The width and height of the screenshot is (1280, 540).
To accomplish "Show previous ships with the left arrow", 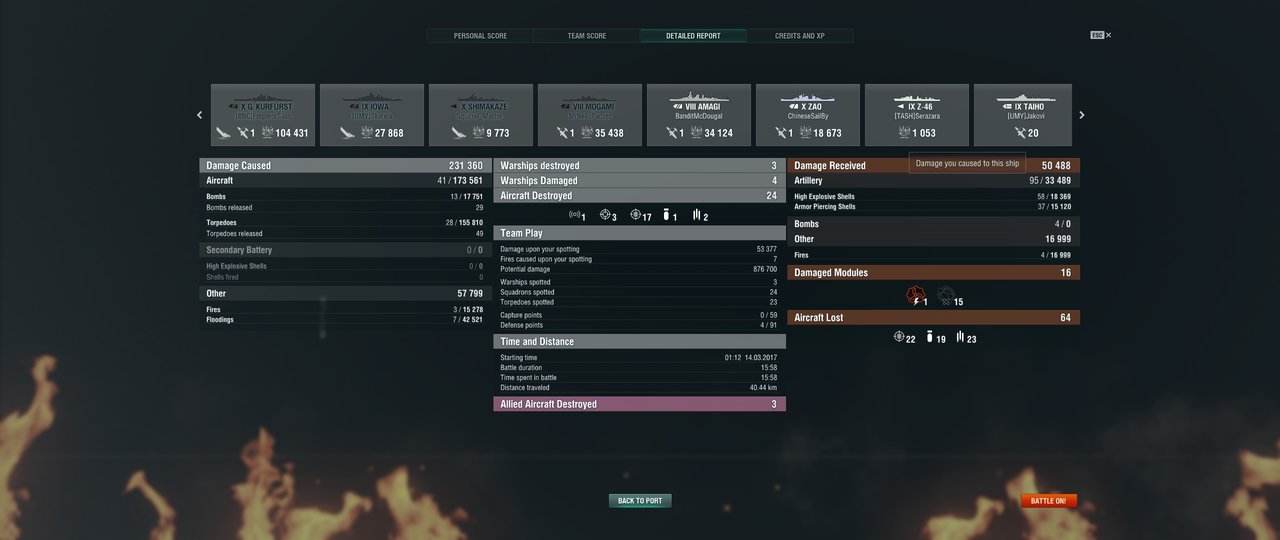I will pos(199,115).
